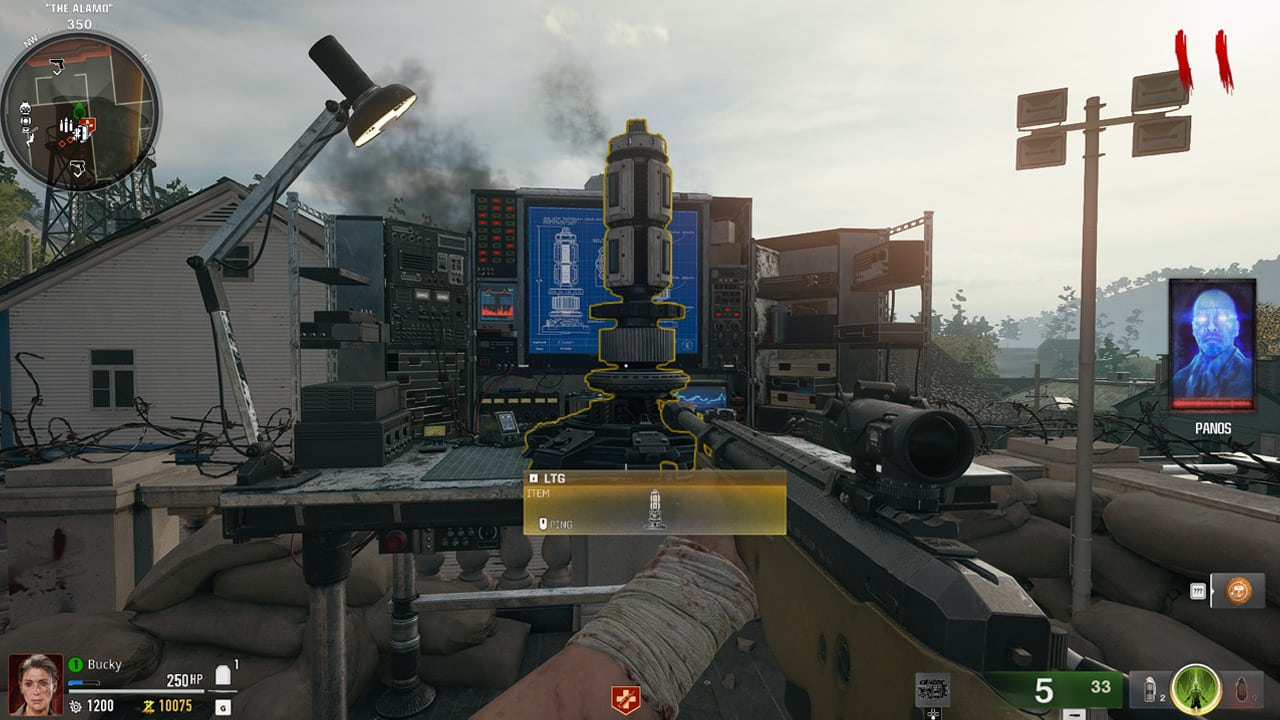Image resolution: width=1280 pixels, height=720 pixels.
Task: Select the lethal grenade icon on the HUD
Action: tap(1242, 690)
